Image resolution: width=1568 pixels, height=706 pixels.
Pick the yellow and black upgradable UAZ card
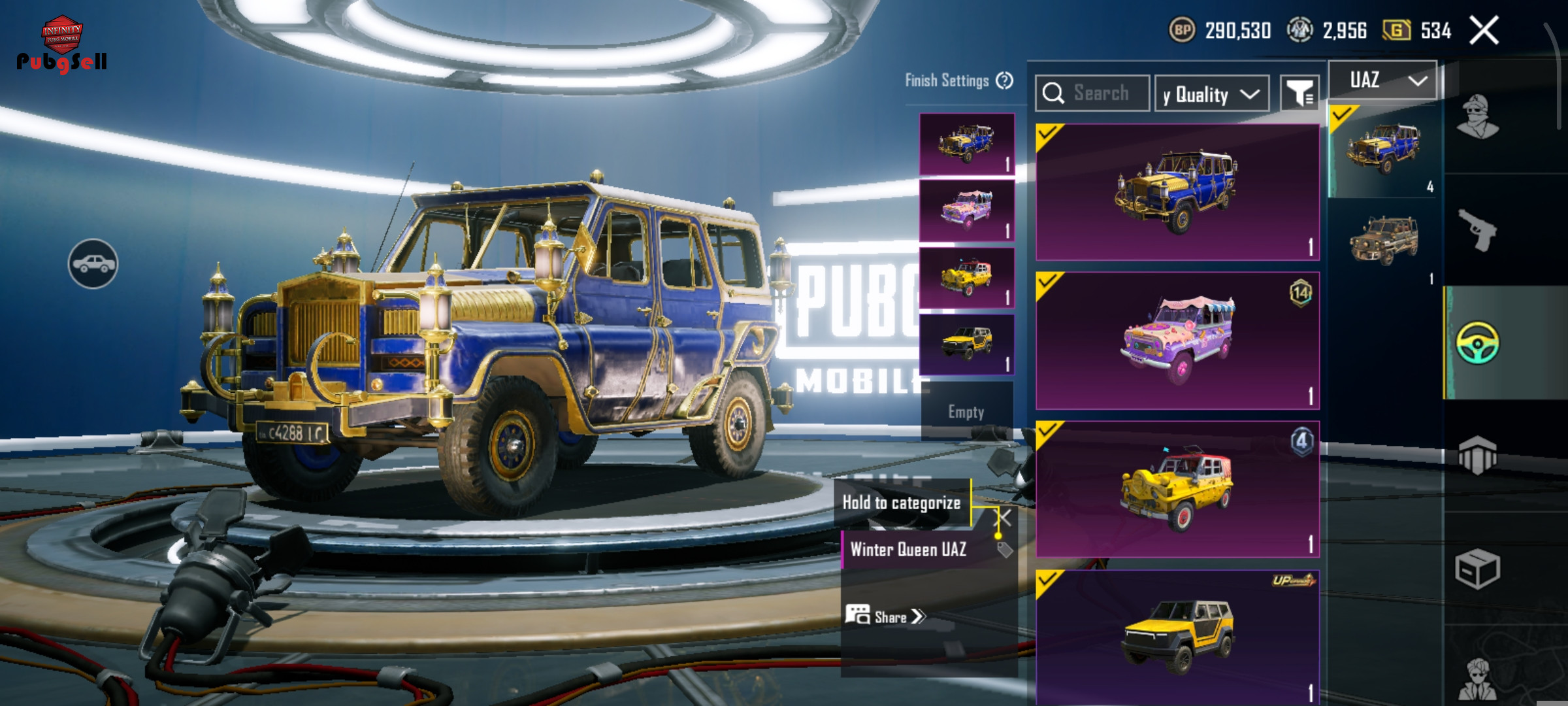coord(1177,637)
